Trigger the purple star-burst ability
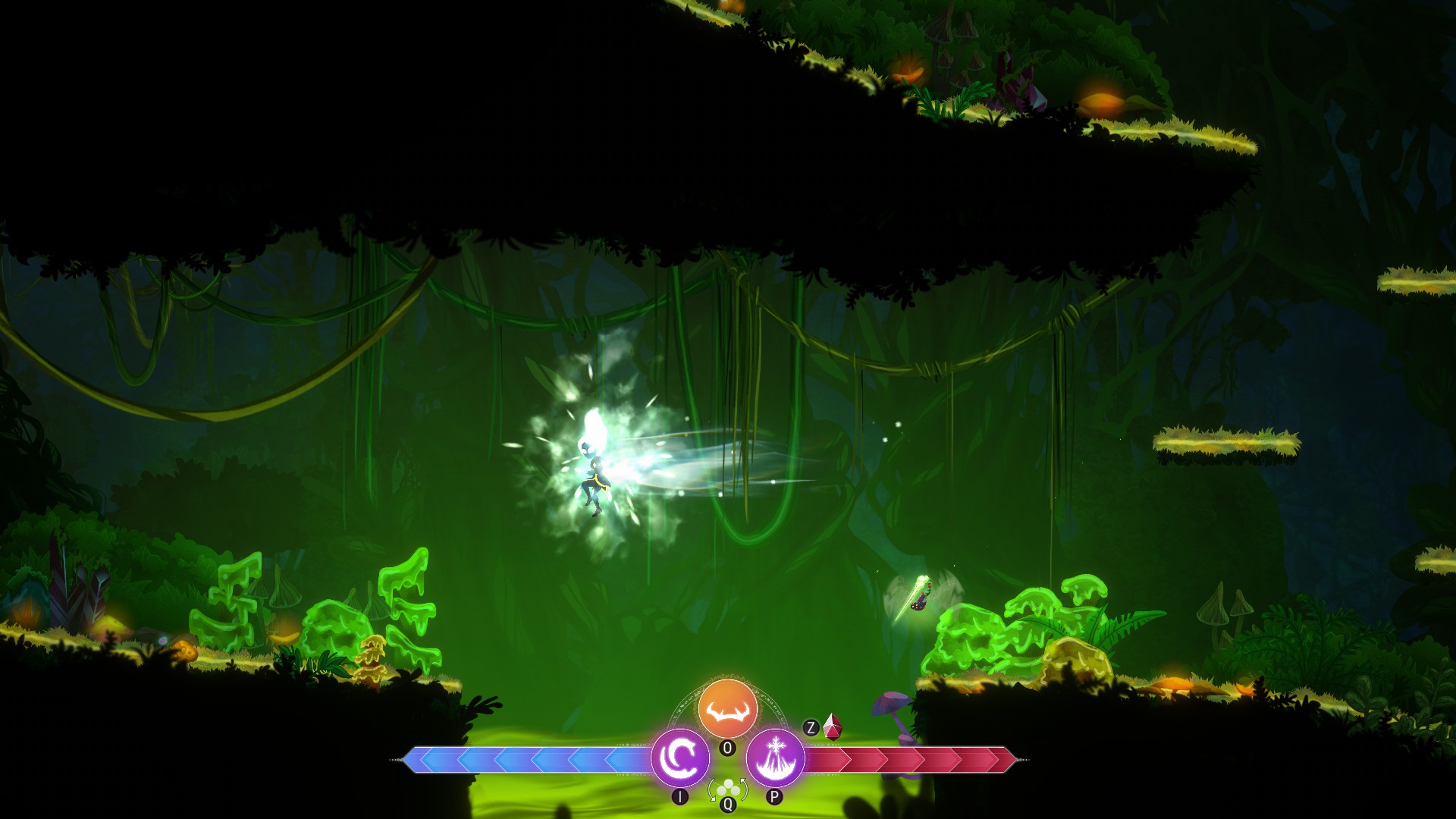This screenshot has width=1456, height=819. (775, 758)
